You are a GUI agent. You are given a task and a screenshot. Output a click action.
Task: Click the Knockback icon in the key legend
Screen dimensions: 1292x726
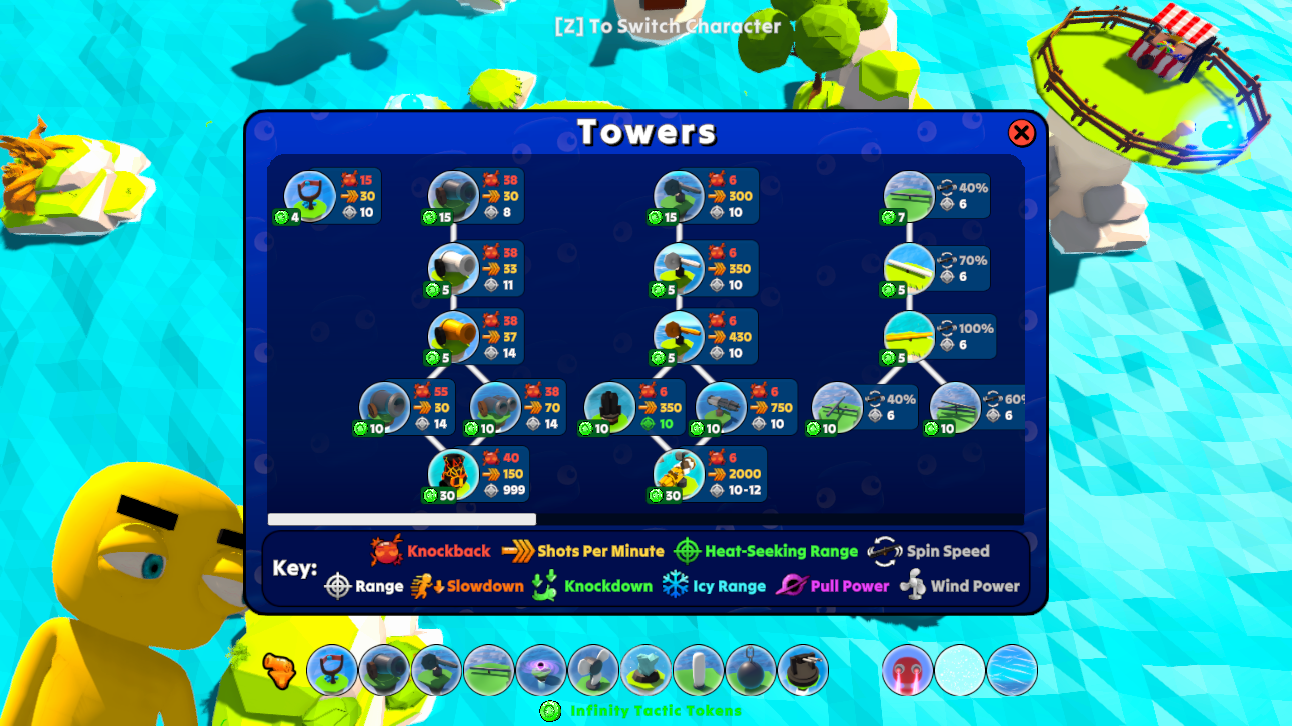[387, 550]
